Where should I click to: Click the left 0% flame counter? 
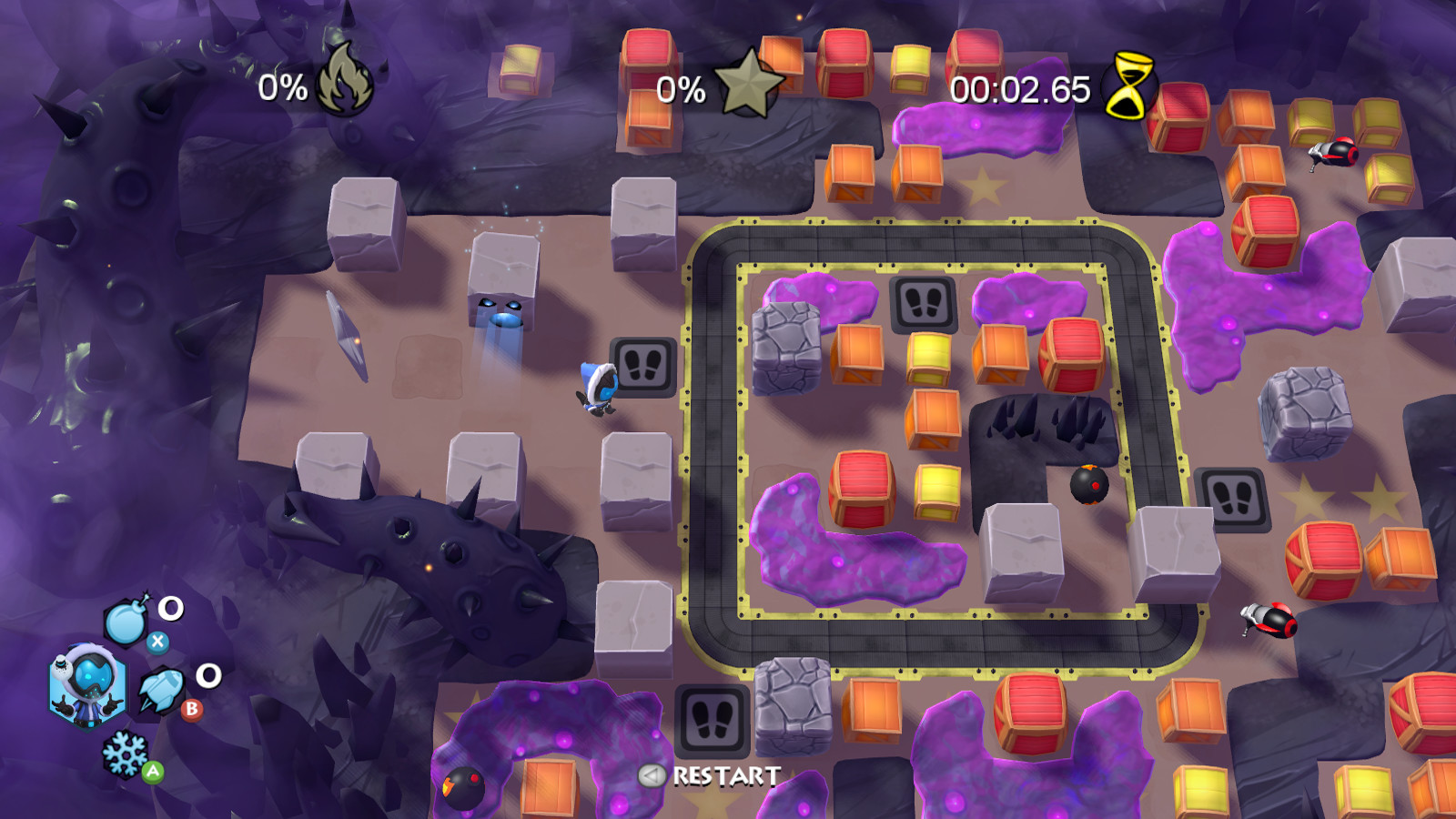point(282,87)
